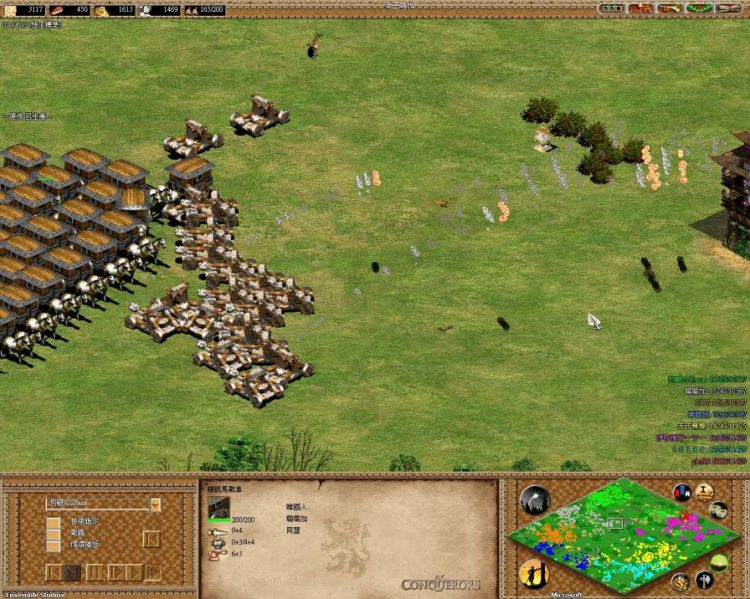Open the dropdown arrow in the command panel

(x=155, y=504)
